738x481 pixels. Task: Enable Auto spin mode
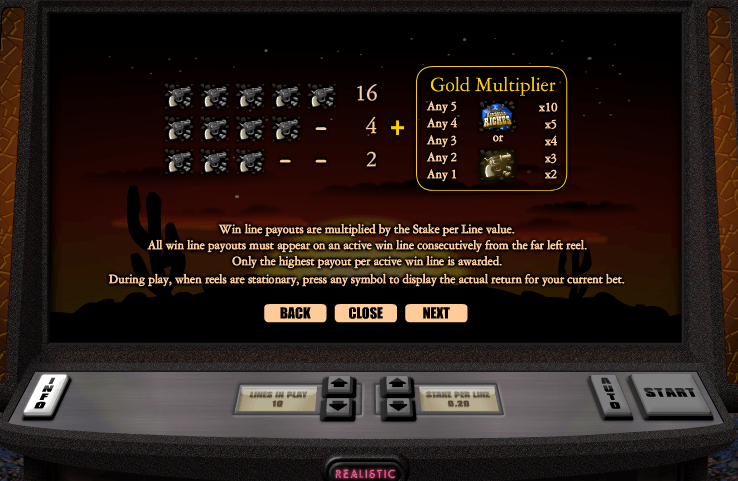[609, 393]
